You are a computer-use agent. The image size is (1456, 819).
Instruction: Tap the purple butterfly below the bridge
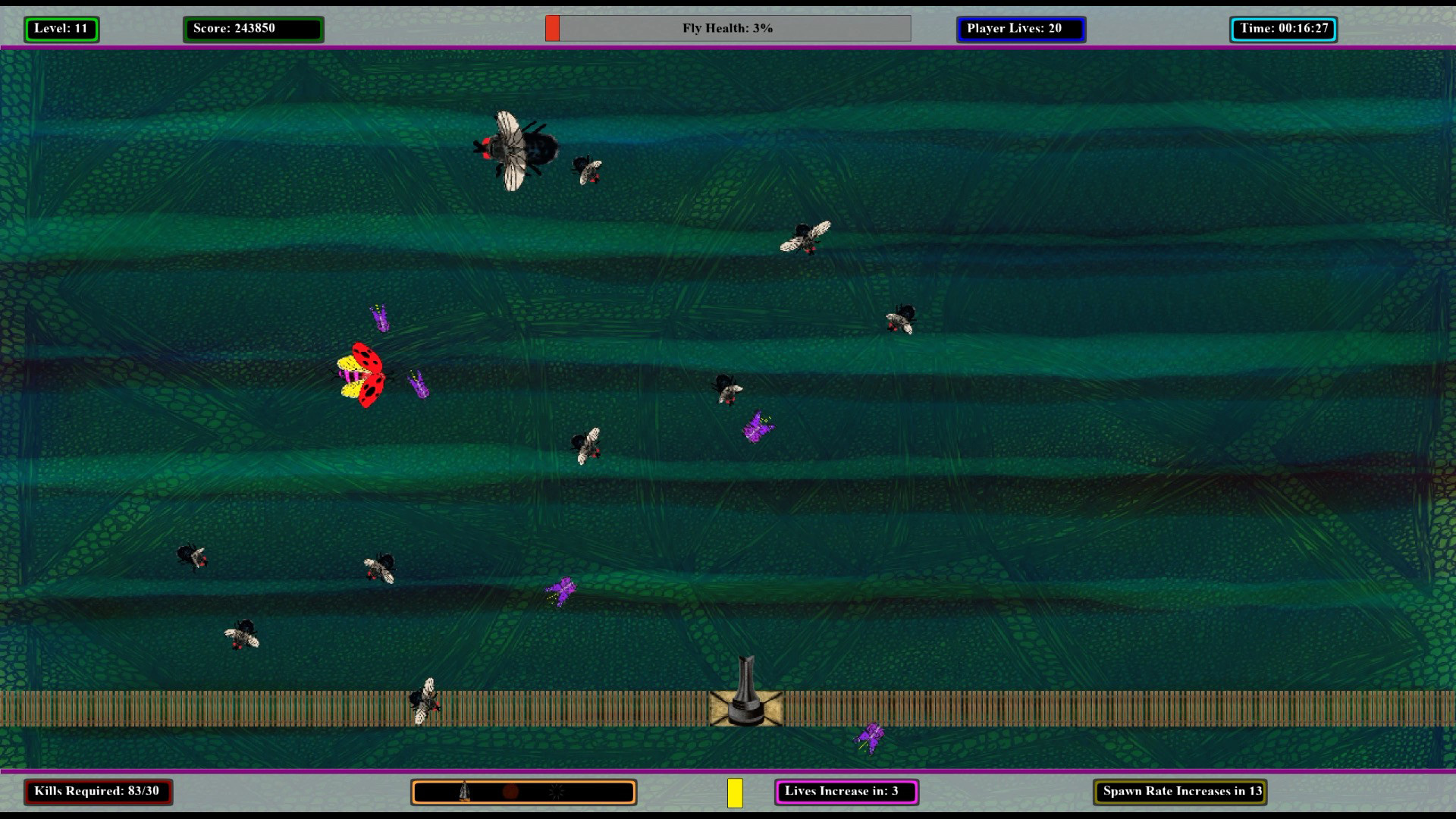pyautogui.click(x=874, y=736)
